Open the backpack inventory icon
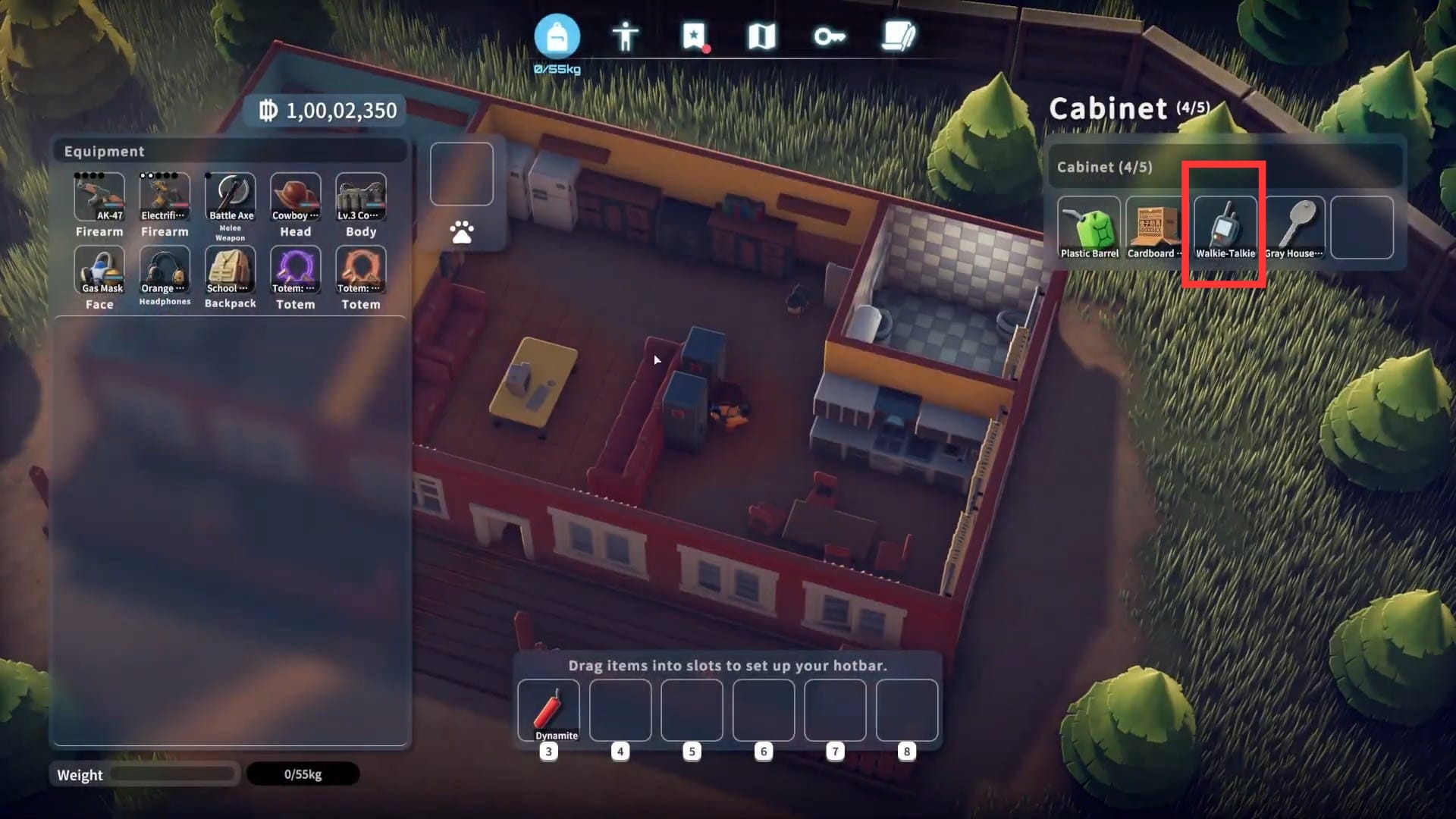The width and height of the screenshot is (1456, 819). coord(559,35)
